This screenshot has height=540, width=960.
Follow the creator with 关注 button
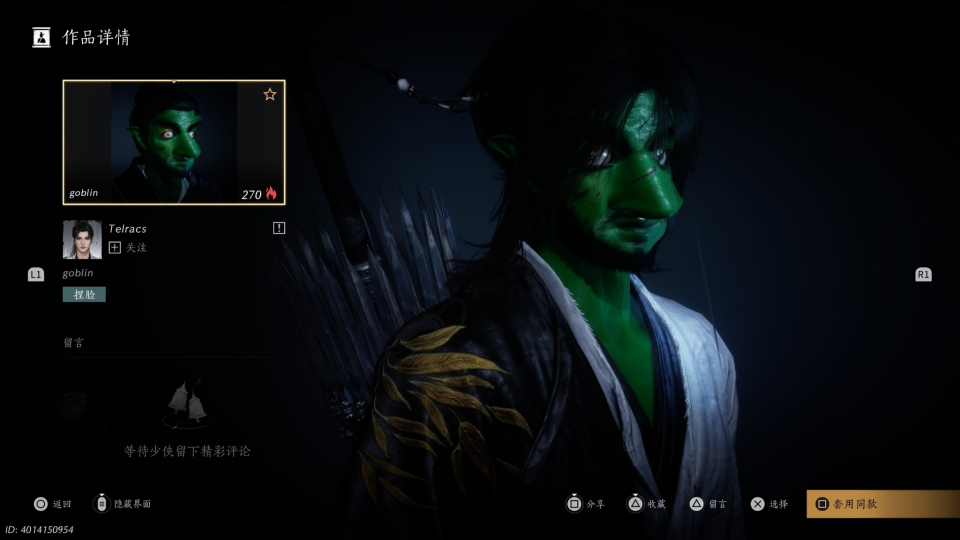pyautogui.click(x=128, y=248)
